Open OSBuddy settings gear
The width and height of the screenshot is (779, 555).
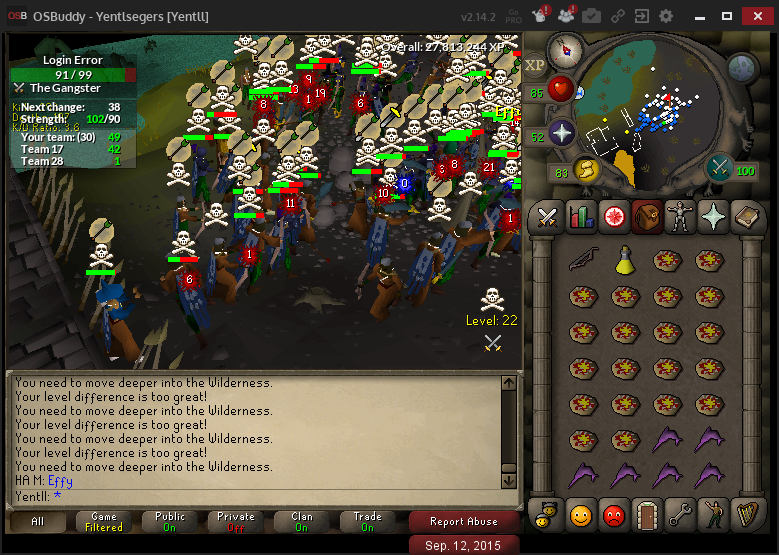click(x=666, y=16)
